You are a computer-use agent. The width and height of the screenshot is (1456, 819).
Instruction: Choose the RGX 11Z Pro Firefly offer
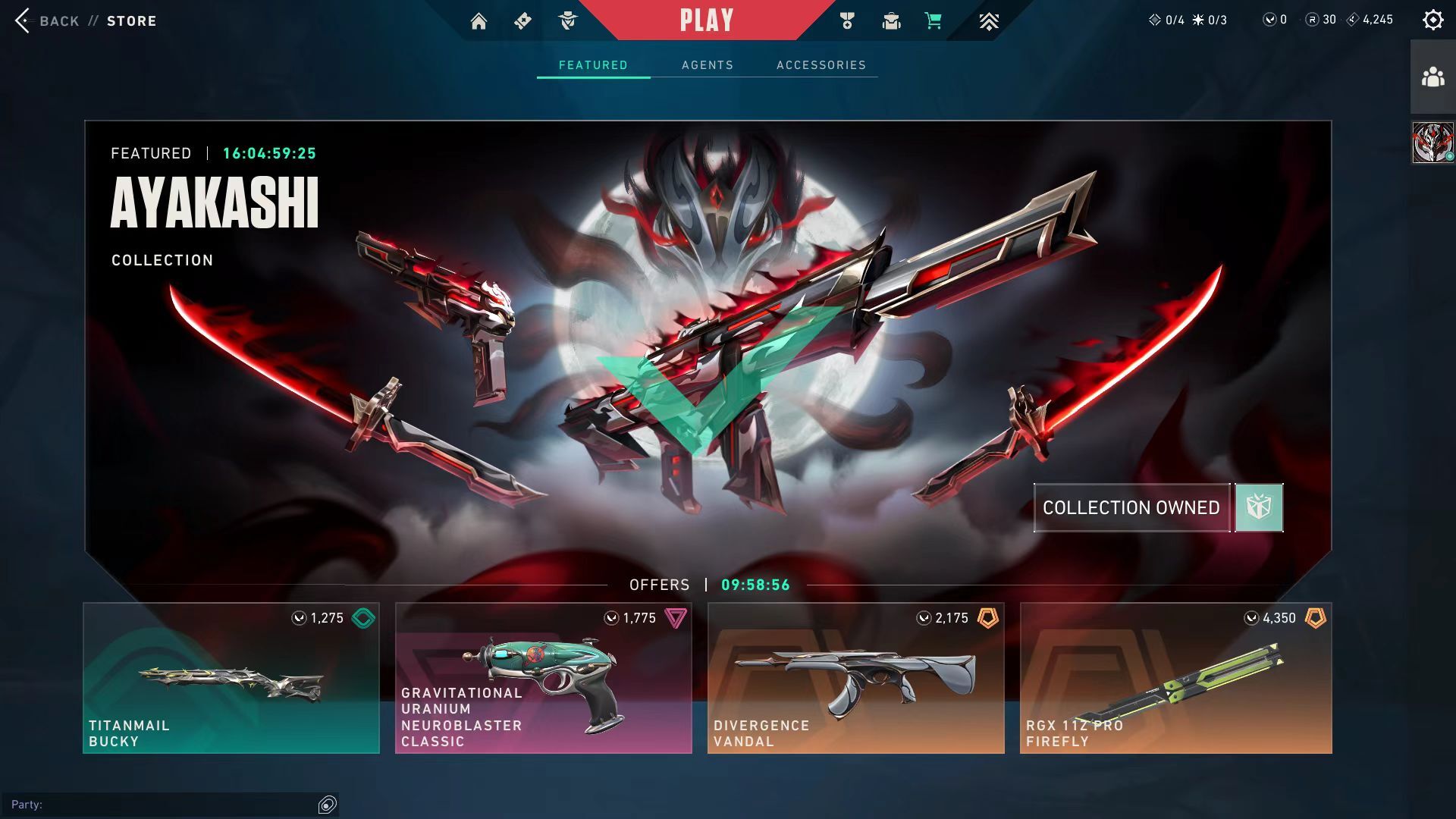(1175, 678)
